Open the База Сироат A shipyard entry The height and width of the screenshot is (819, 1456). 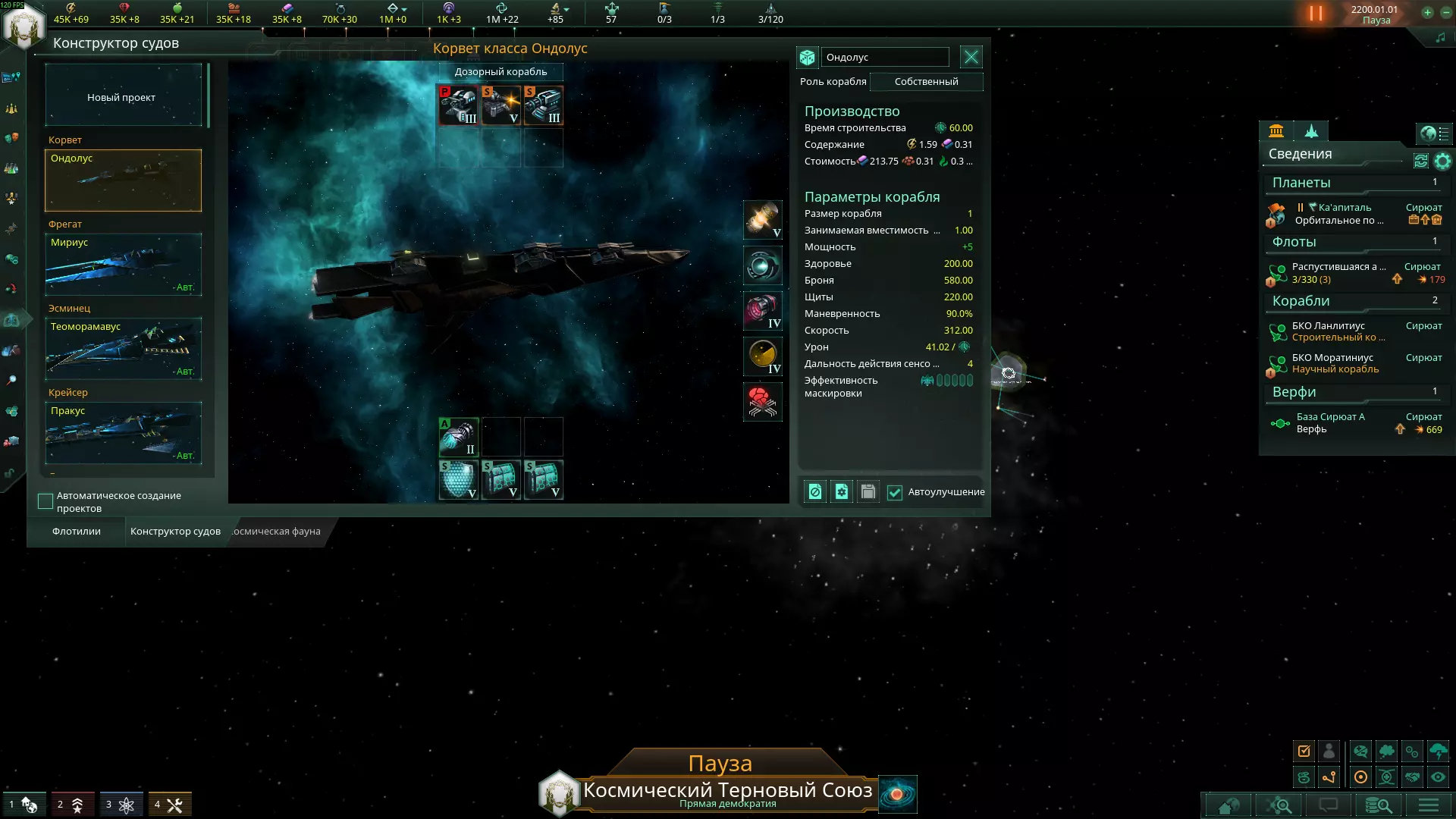[1330, 422]
